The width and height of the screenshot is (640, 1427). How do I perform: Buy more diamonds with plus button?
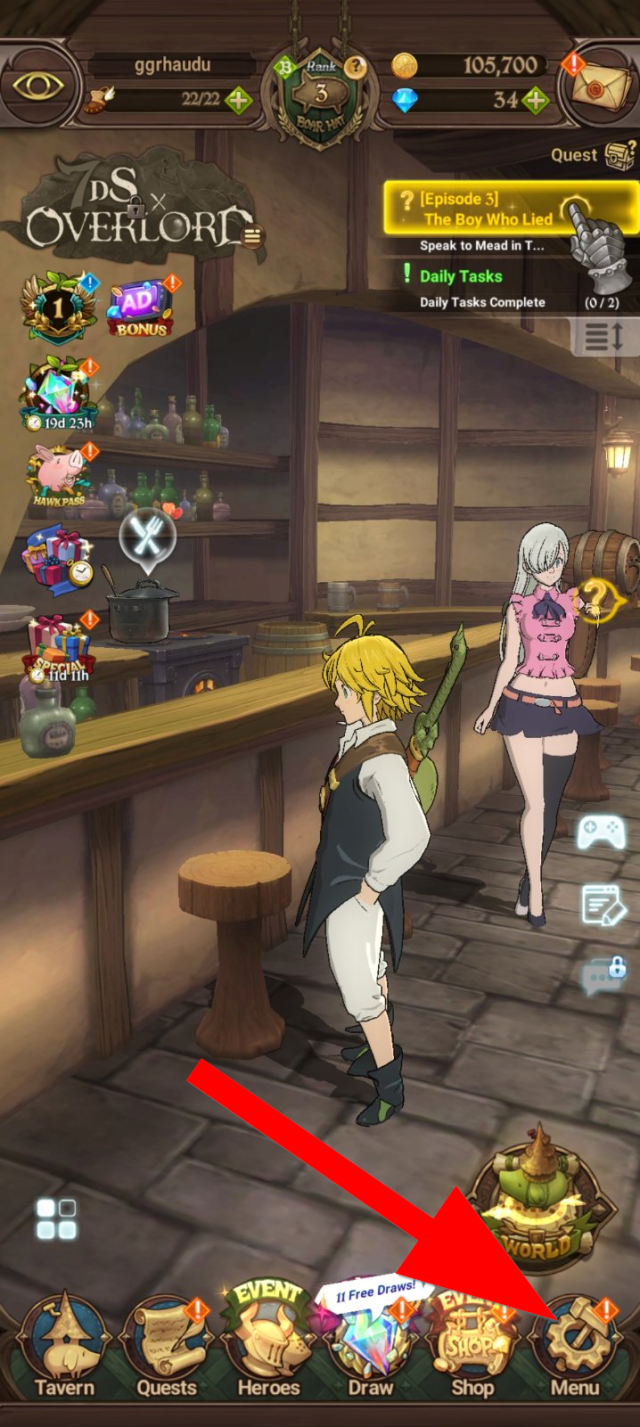536,100
